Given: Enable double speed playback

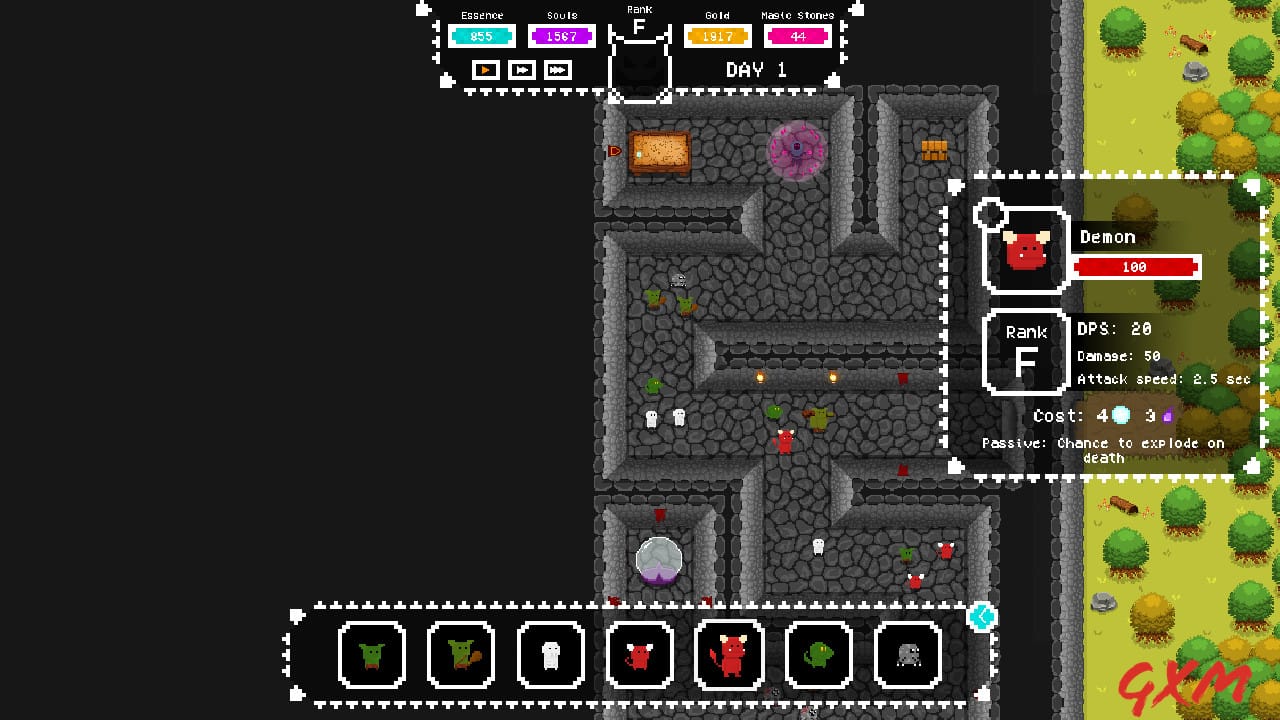Looking at the screenshot, I should 520,70.
